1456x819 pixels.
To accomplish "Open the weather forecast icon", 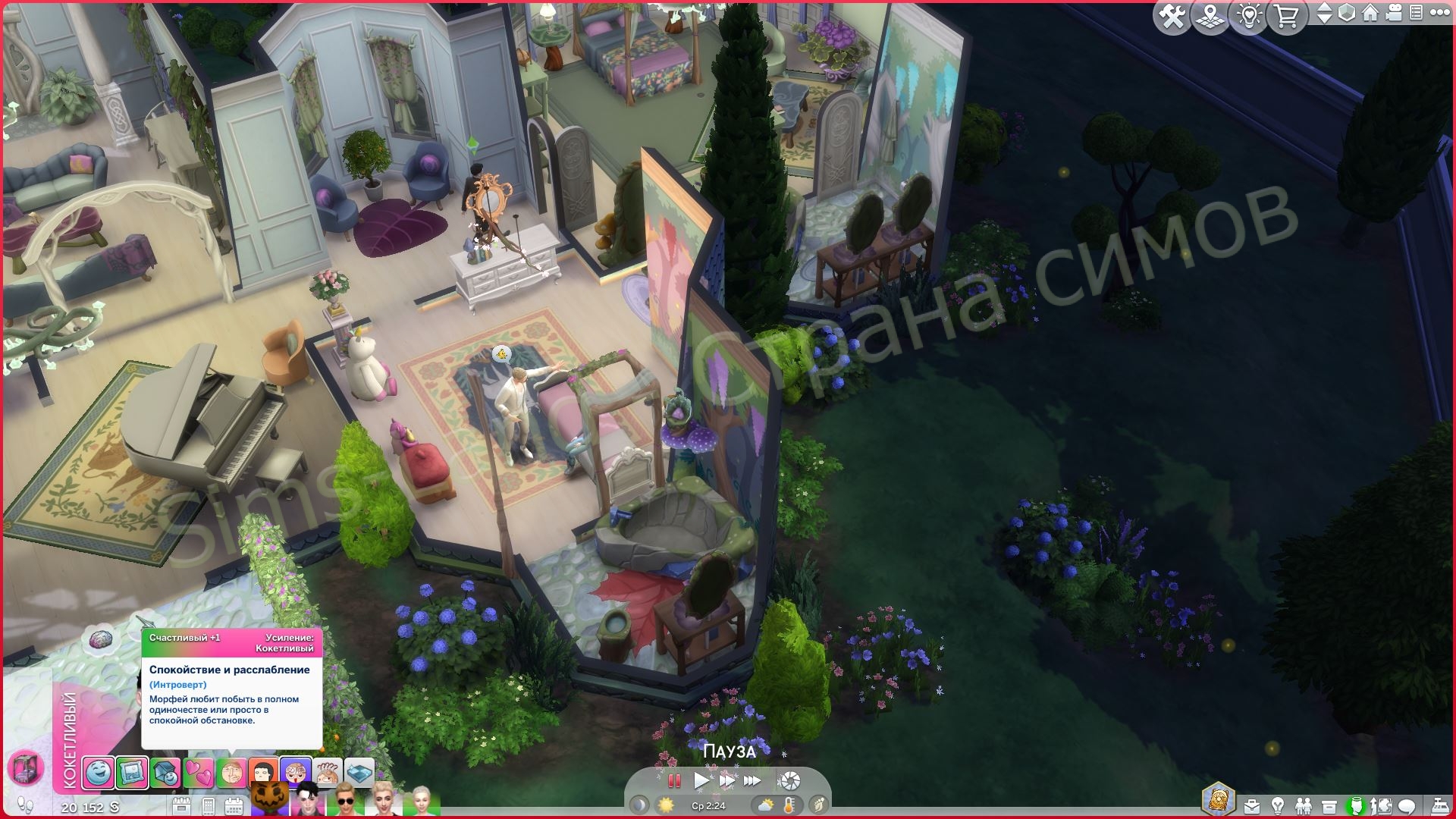I will [765, 805].
